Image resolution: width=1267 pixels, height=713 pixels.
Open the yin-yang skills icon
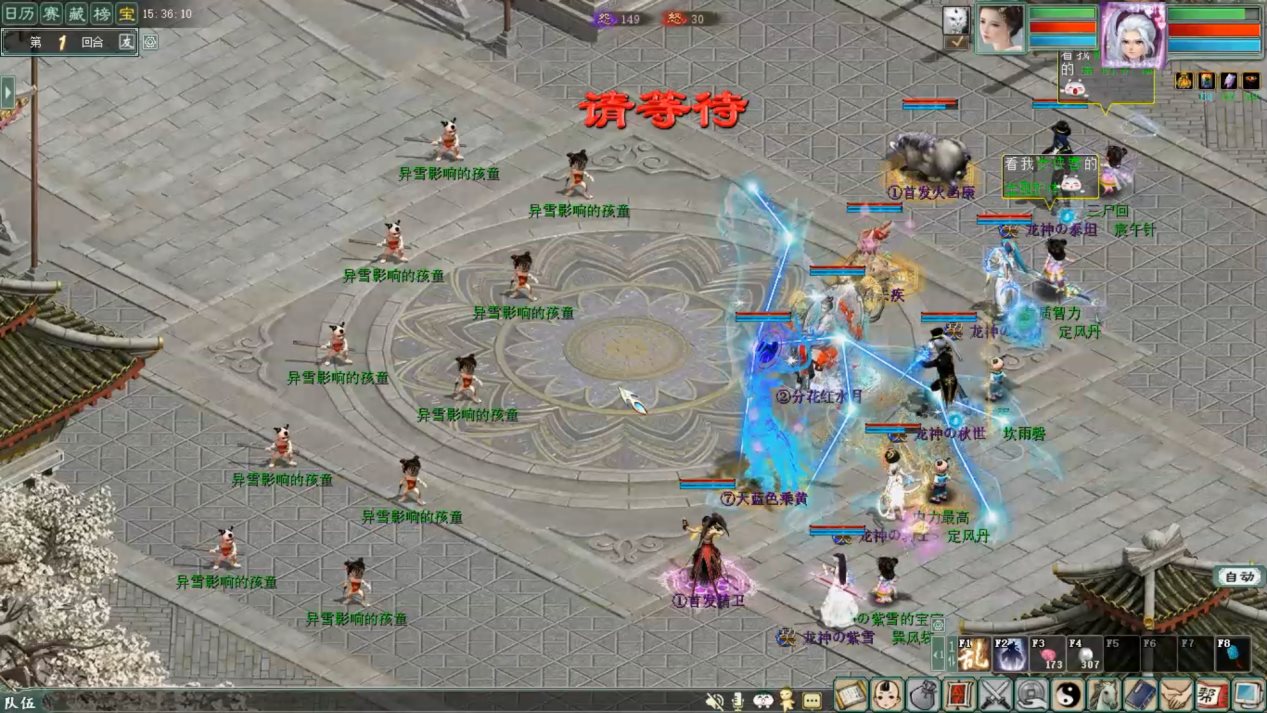(x=1068, y=694)
